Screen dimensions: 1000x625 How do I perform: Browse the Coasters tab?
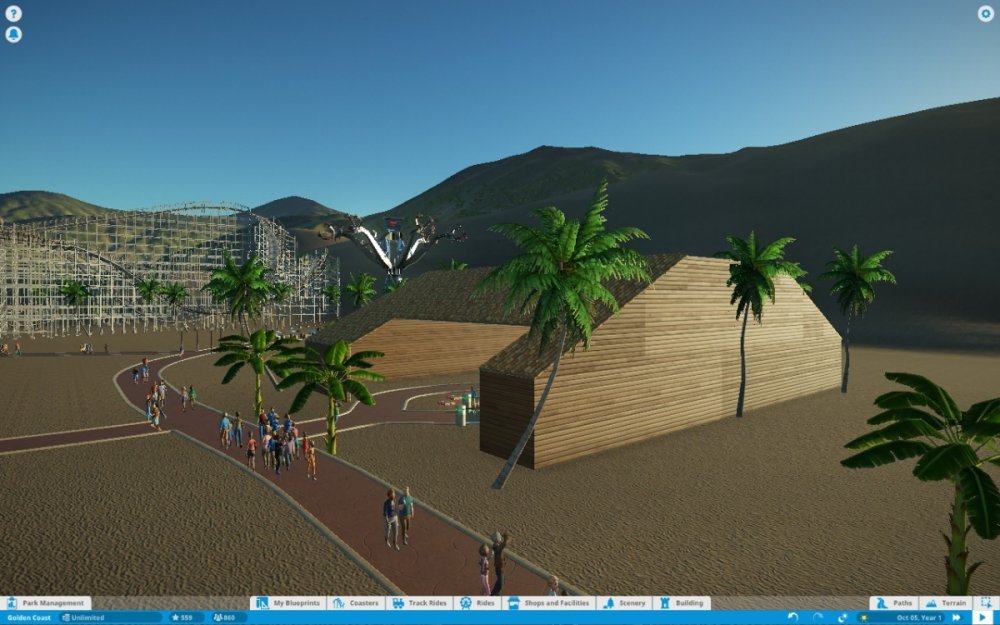click(x=355, y=604)
